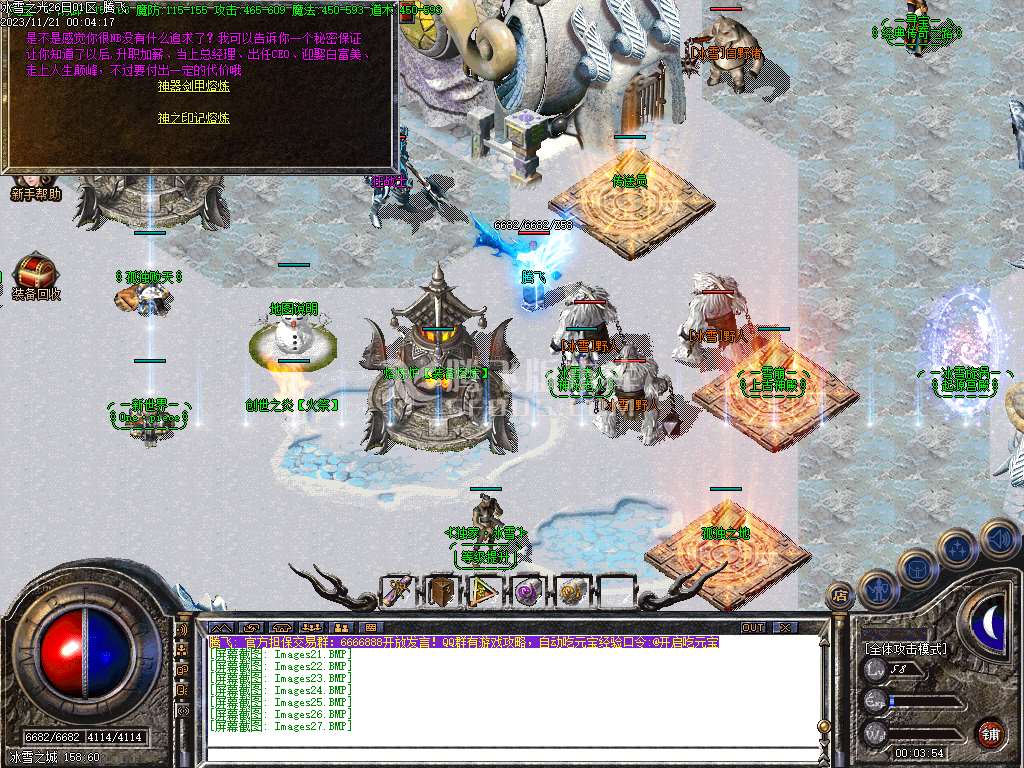Open the 装备回收 treasure chest icon

(36, 274)
